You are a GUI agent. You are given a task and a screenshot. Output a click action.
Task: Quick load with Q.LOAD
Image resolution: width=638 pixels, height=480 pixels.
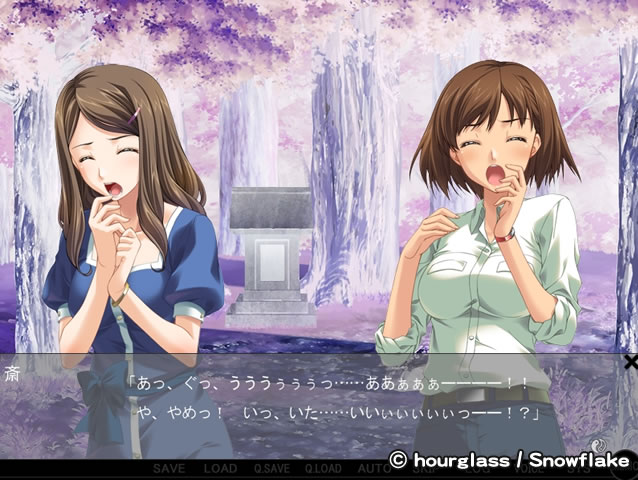point(323,468)
